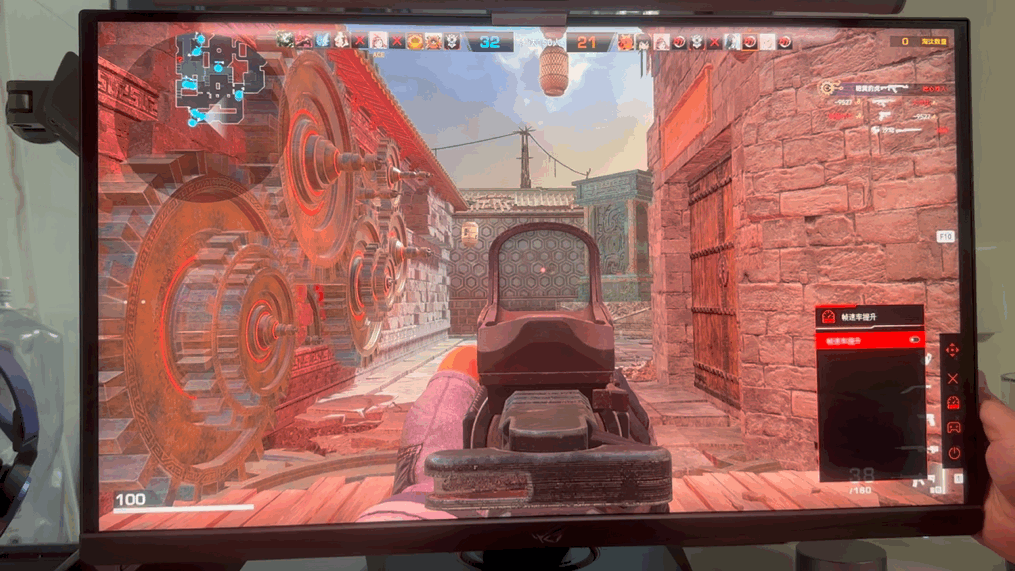Toggle the highlighted 帧速率提升 switch

coord(914,341)
